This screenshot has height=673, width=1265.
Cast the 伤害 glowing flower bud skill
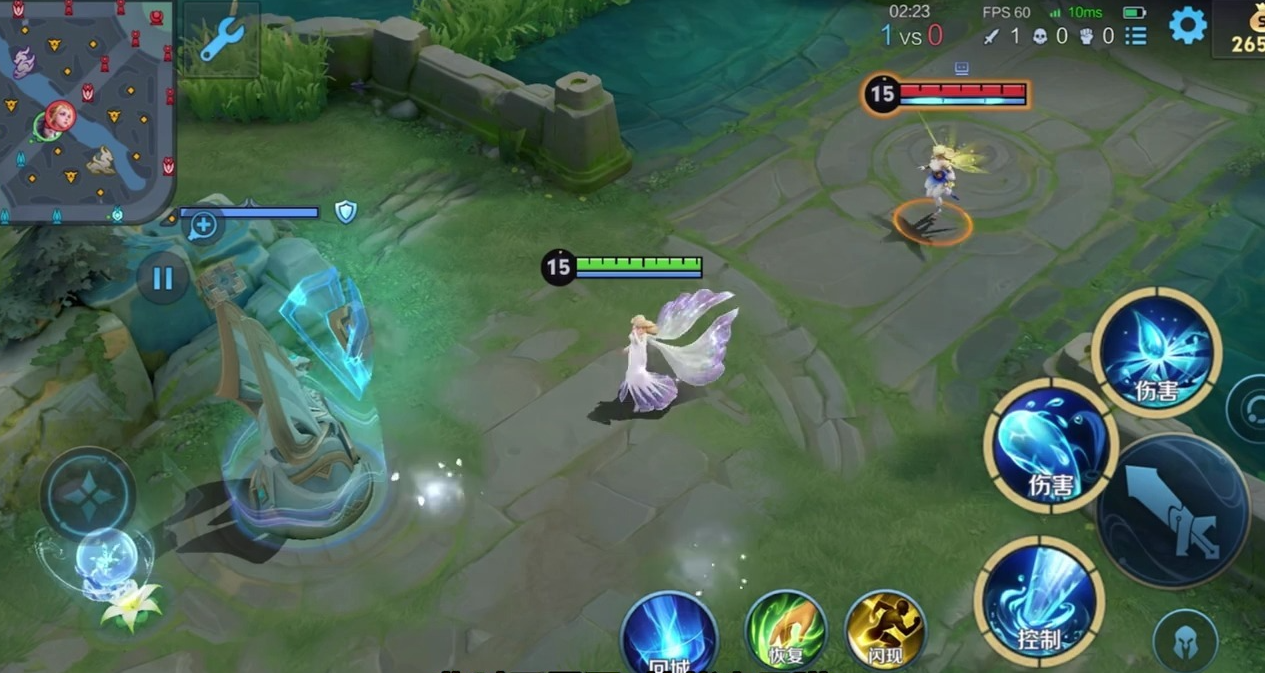1156,351
